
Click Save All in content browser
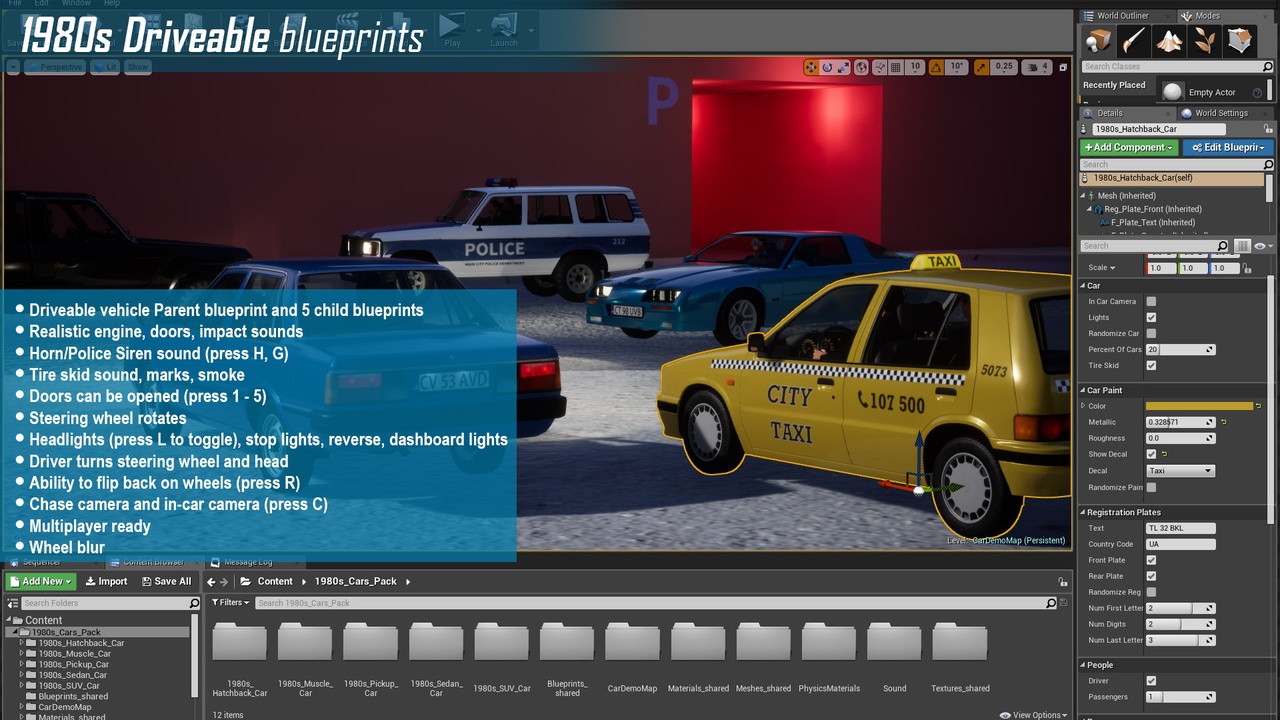pyautogui.click(x=166, y=581)
